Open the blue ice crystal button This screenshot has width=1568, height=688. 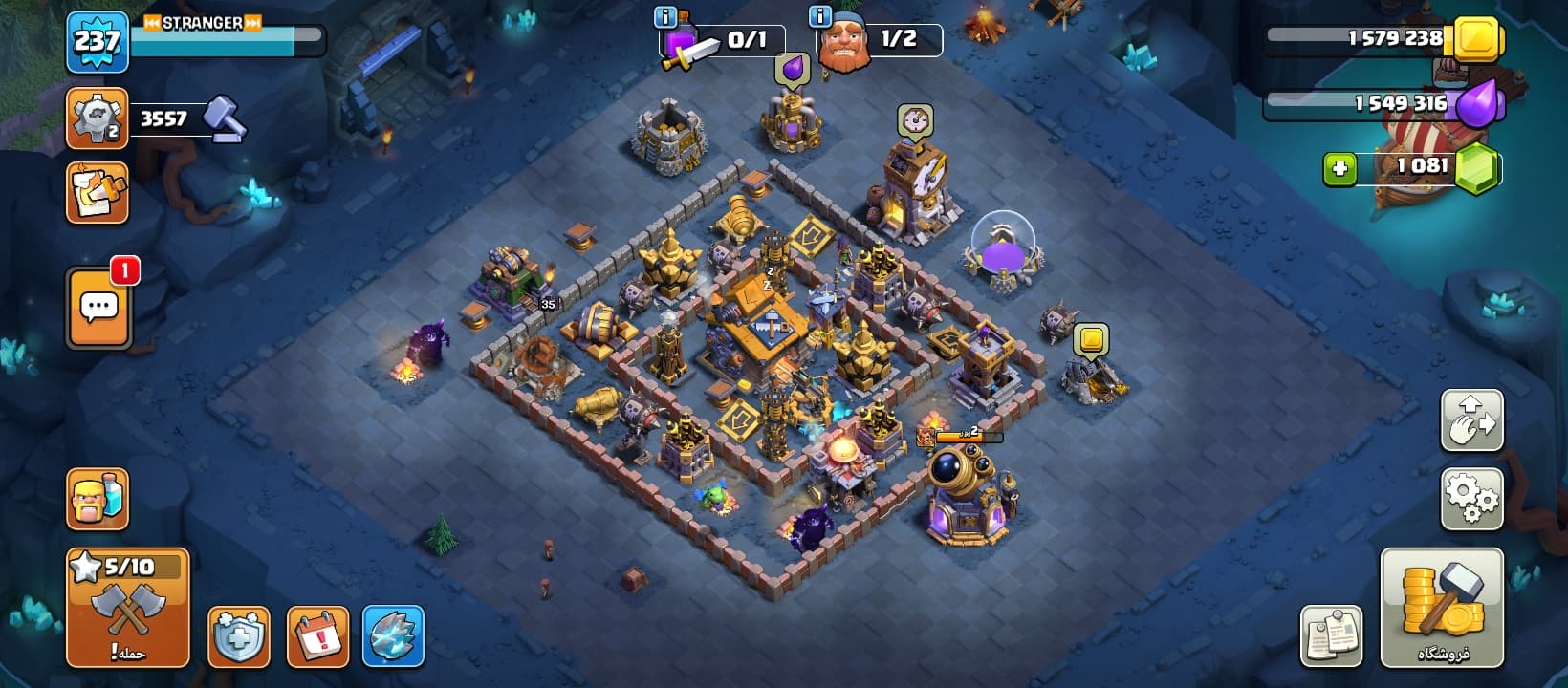click(393, 636)
